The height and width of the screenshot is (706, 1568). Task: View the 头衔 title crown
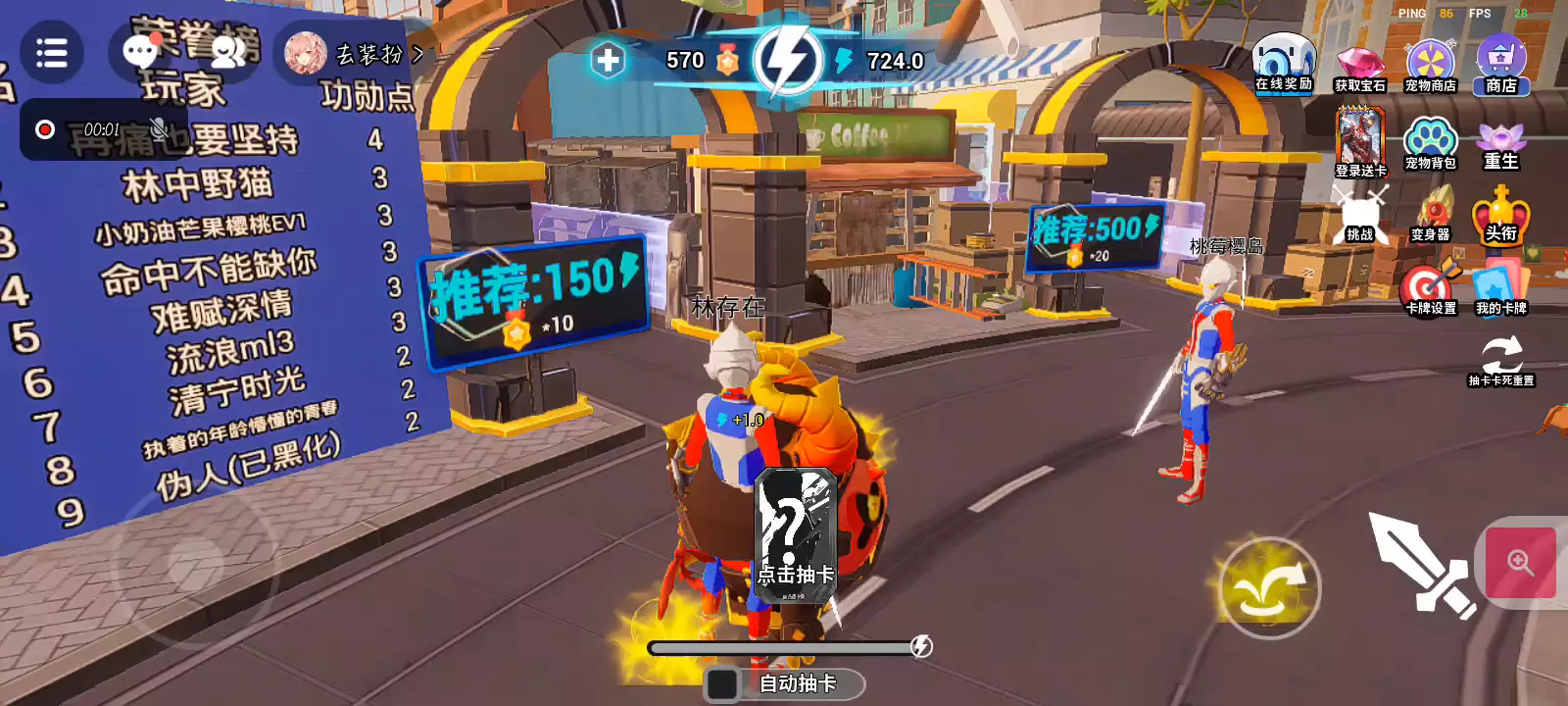tap(1500, 216)
